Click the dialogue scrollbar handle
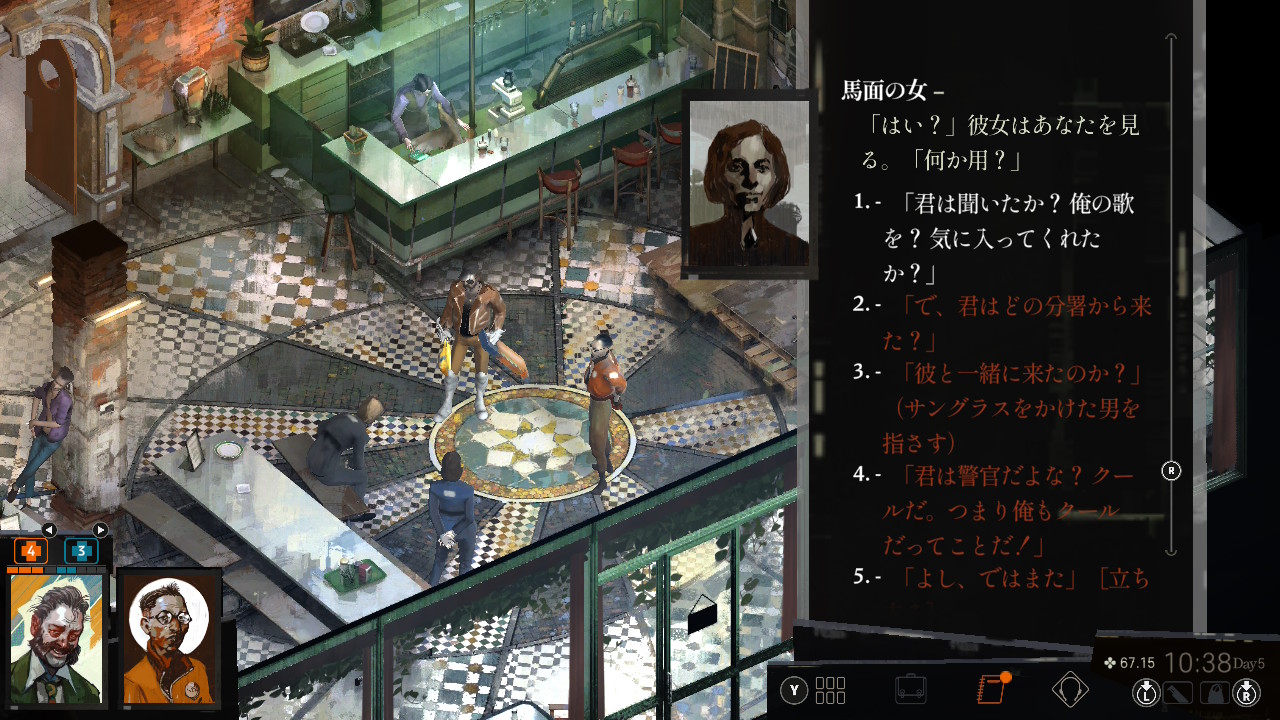Image resolution: width=1280 pixels, height=720 pixels. (1171, 470)
